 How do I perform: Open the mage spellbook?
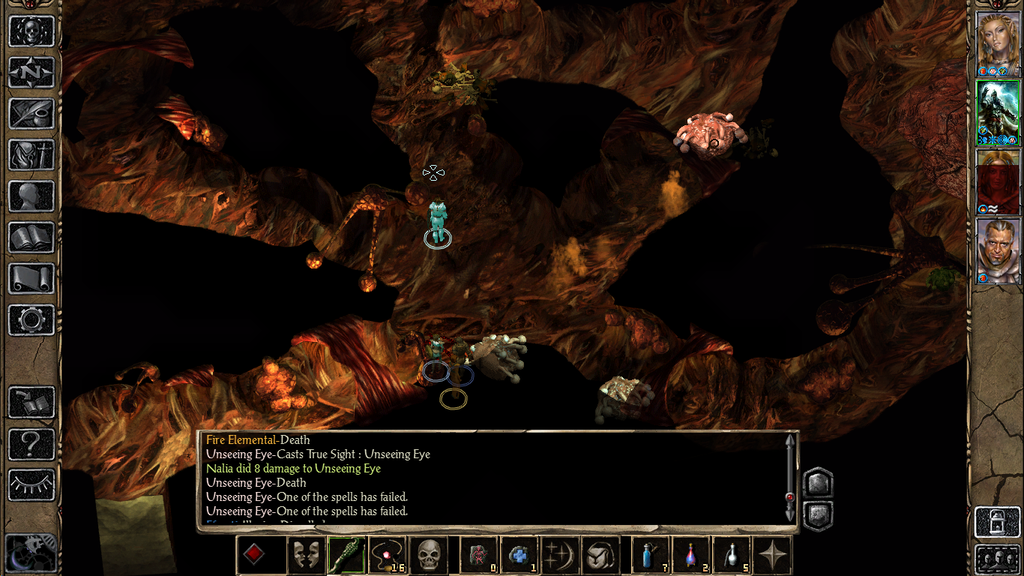tap(31, 237)
